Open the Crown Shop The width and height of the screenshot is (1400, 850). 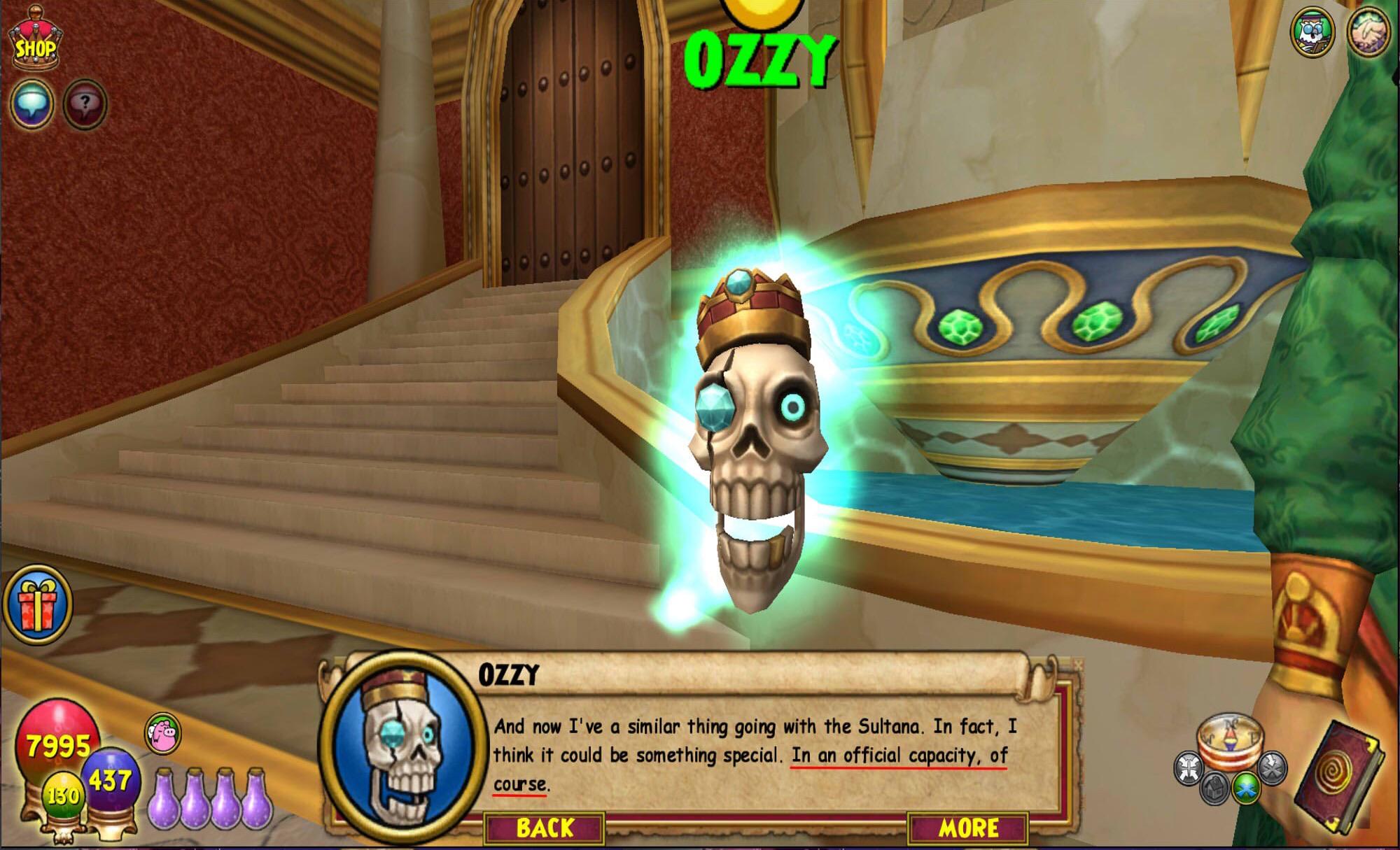click(x=35, y=42)
